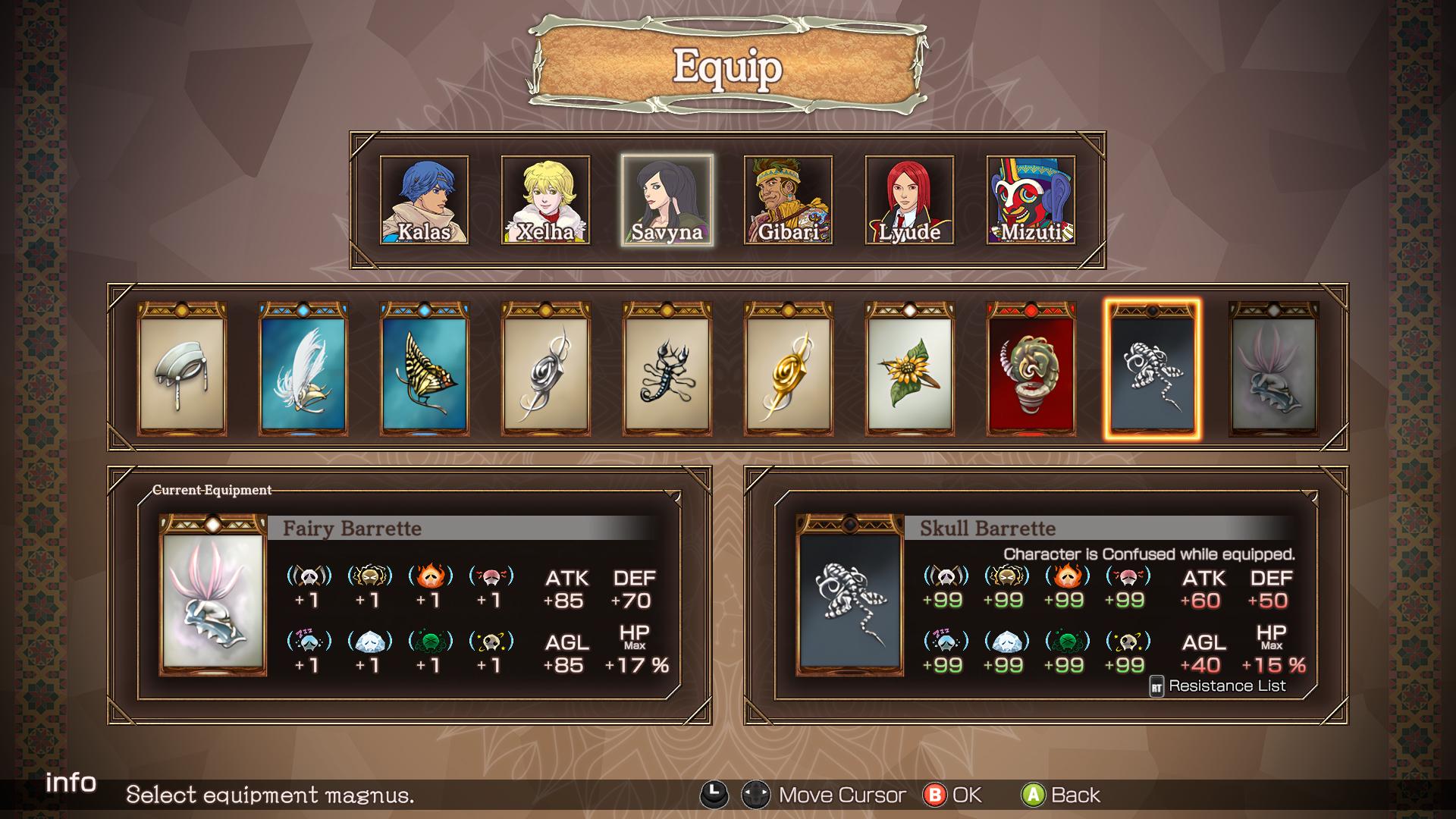Select the silver mask equipment card
Viewport: 1456px width, 819px height.
pyautogui.click(x=182, y=369)
